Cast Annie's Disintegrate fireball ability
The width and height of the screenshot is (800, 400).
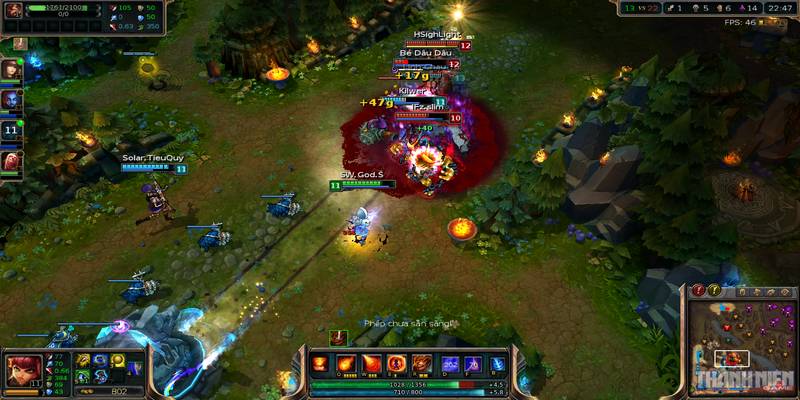(x=345, y=363)
